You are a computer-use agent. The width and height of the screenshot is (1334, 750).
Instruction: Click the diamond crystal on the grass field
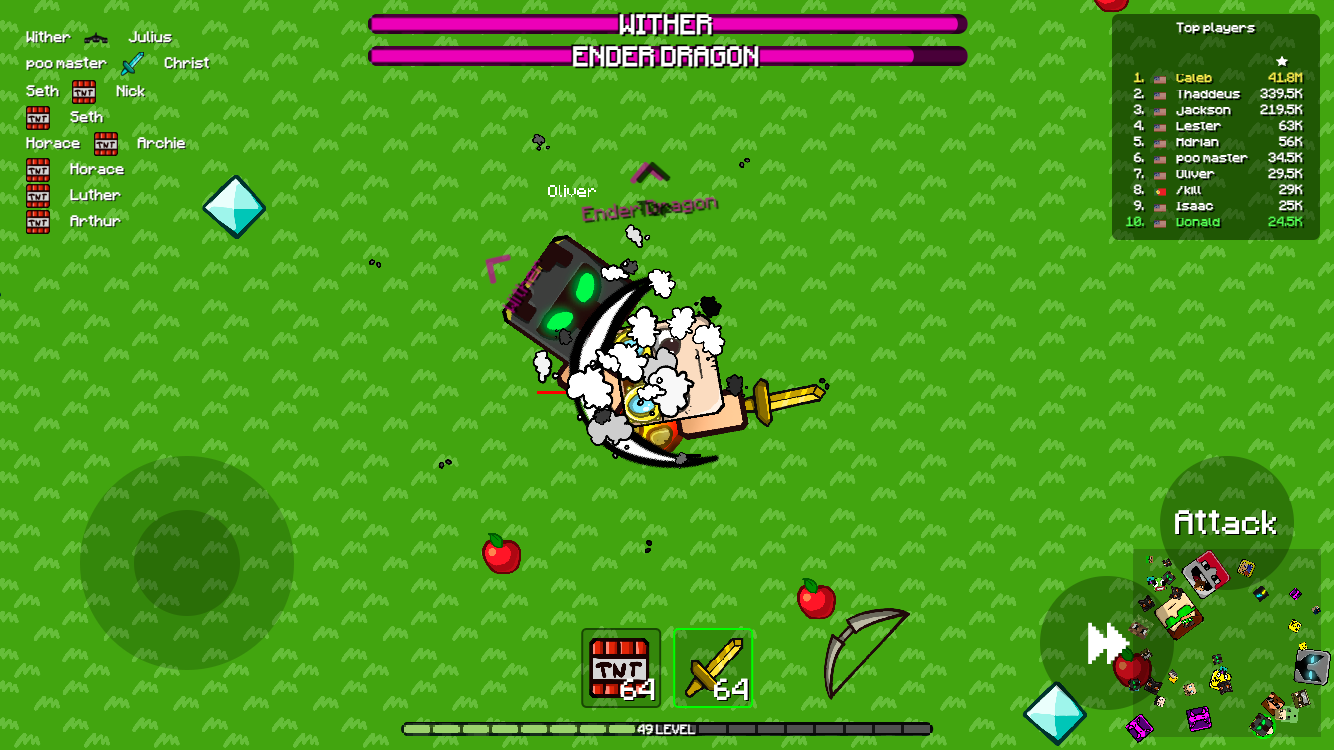click(x=236, y=209)
